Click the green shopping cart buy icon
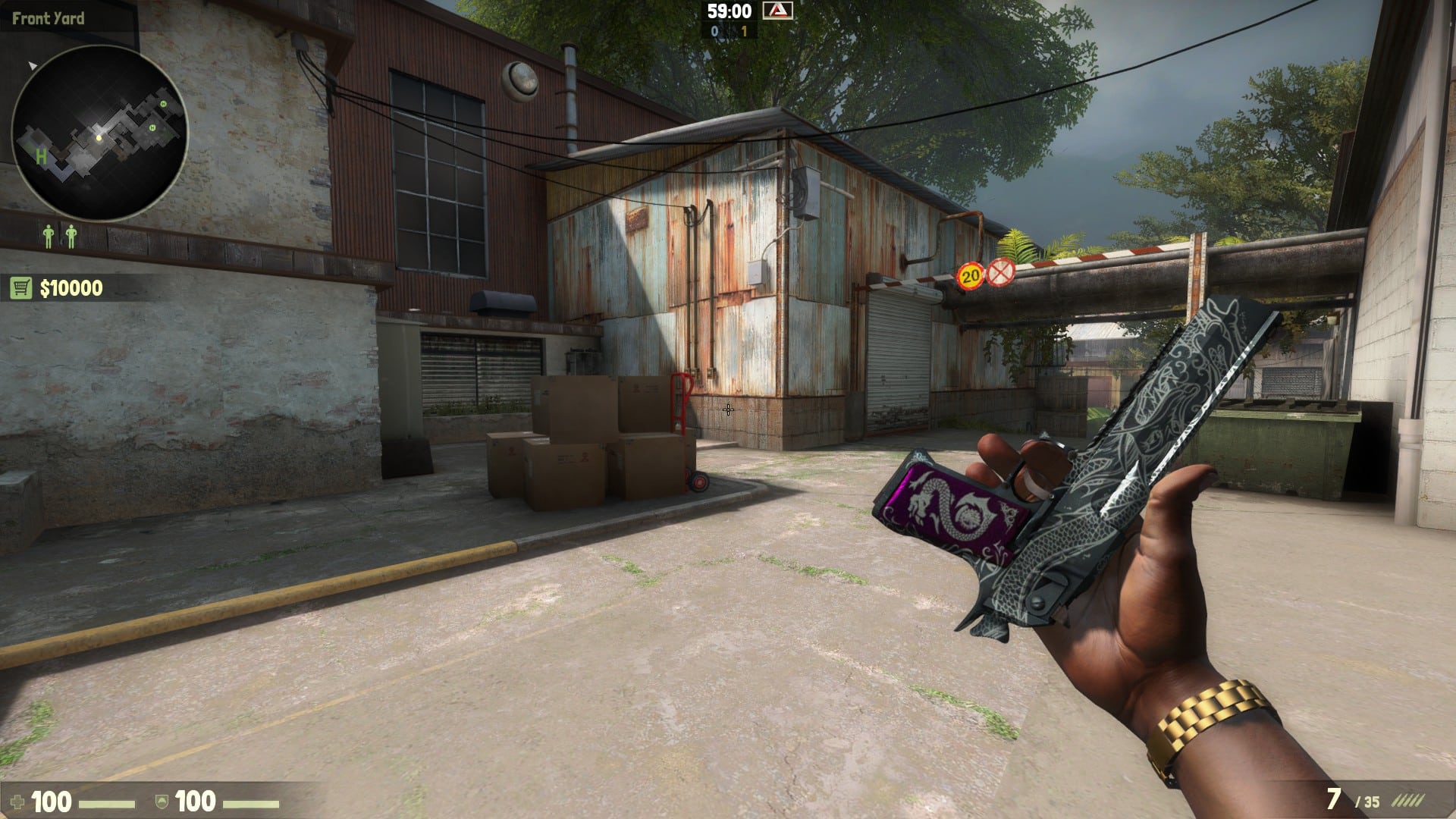 pyautogui.click(x=20, y=286)
